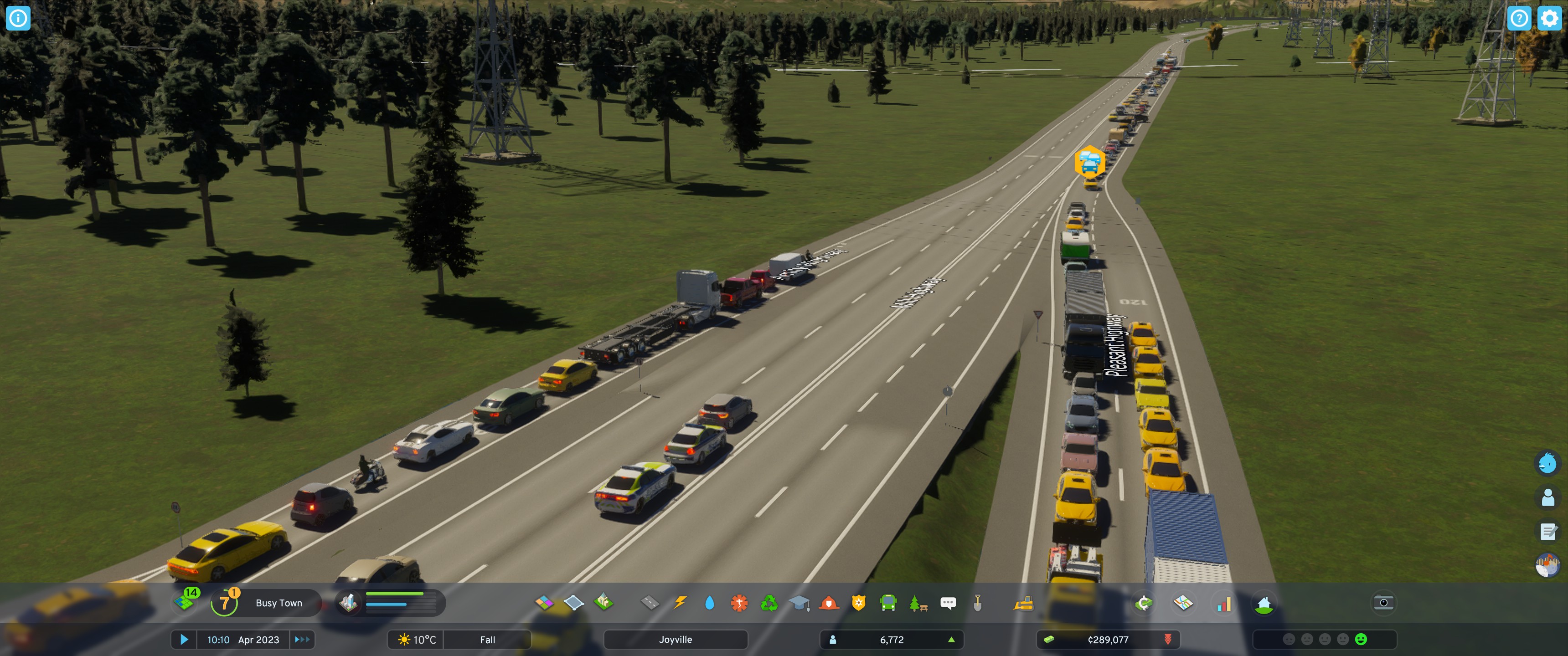The width and height of the screenshot is (1568, 656).
Task: Open the Joyville city name field
Action: [676, 640]
